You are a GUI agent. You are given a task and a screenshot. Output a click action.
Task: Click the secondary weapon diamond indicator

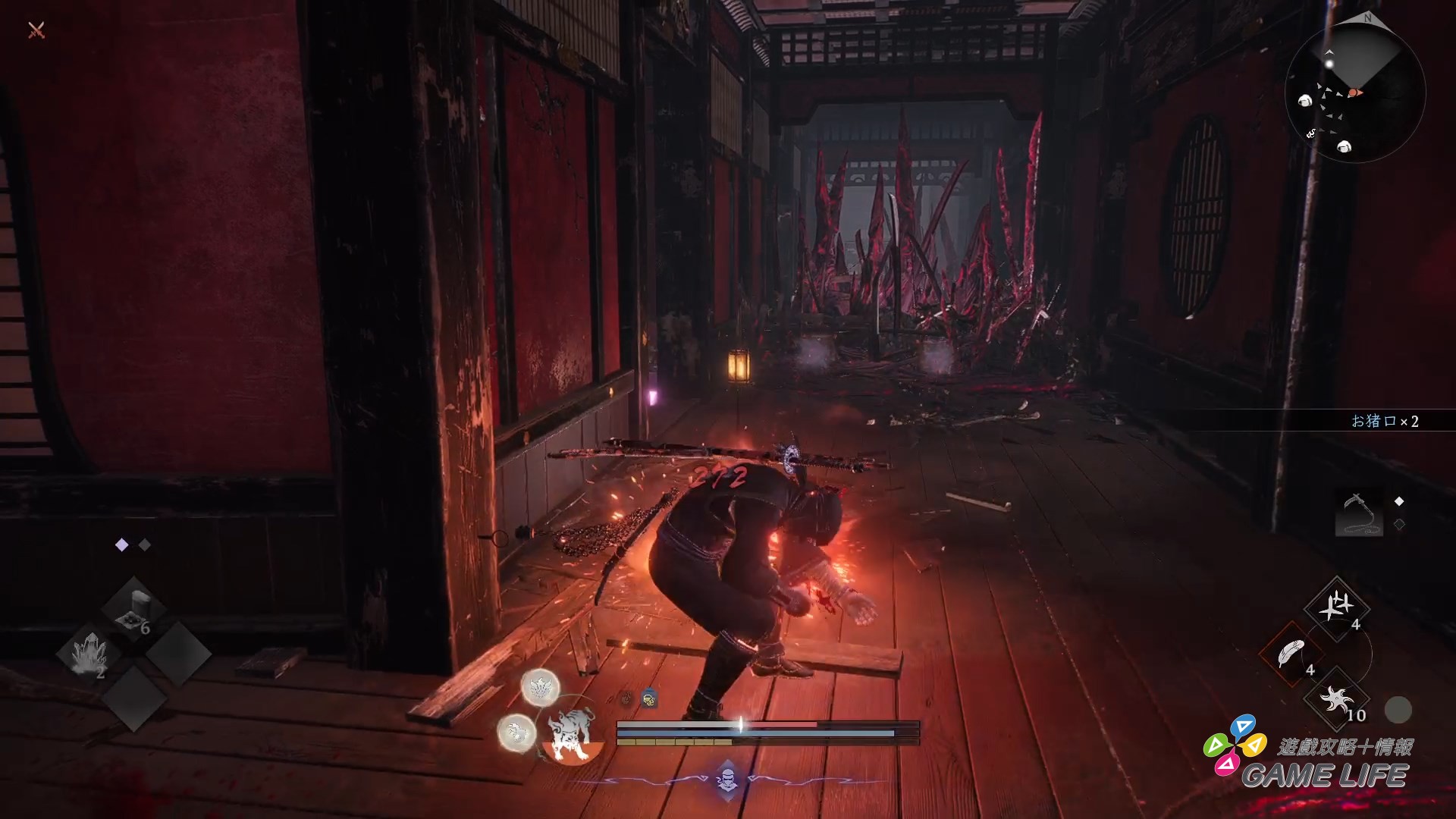1398,523
